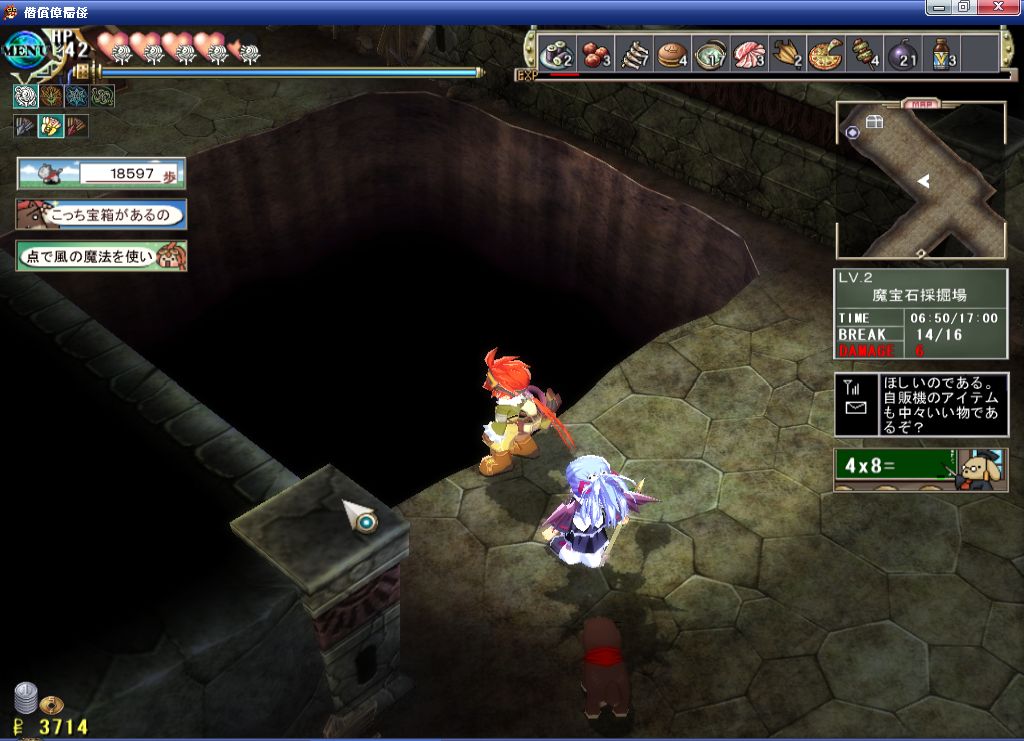
Task: Select the green soup pot item
Action: [712, 53]
